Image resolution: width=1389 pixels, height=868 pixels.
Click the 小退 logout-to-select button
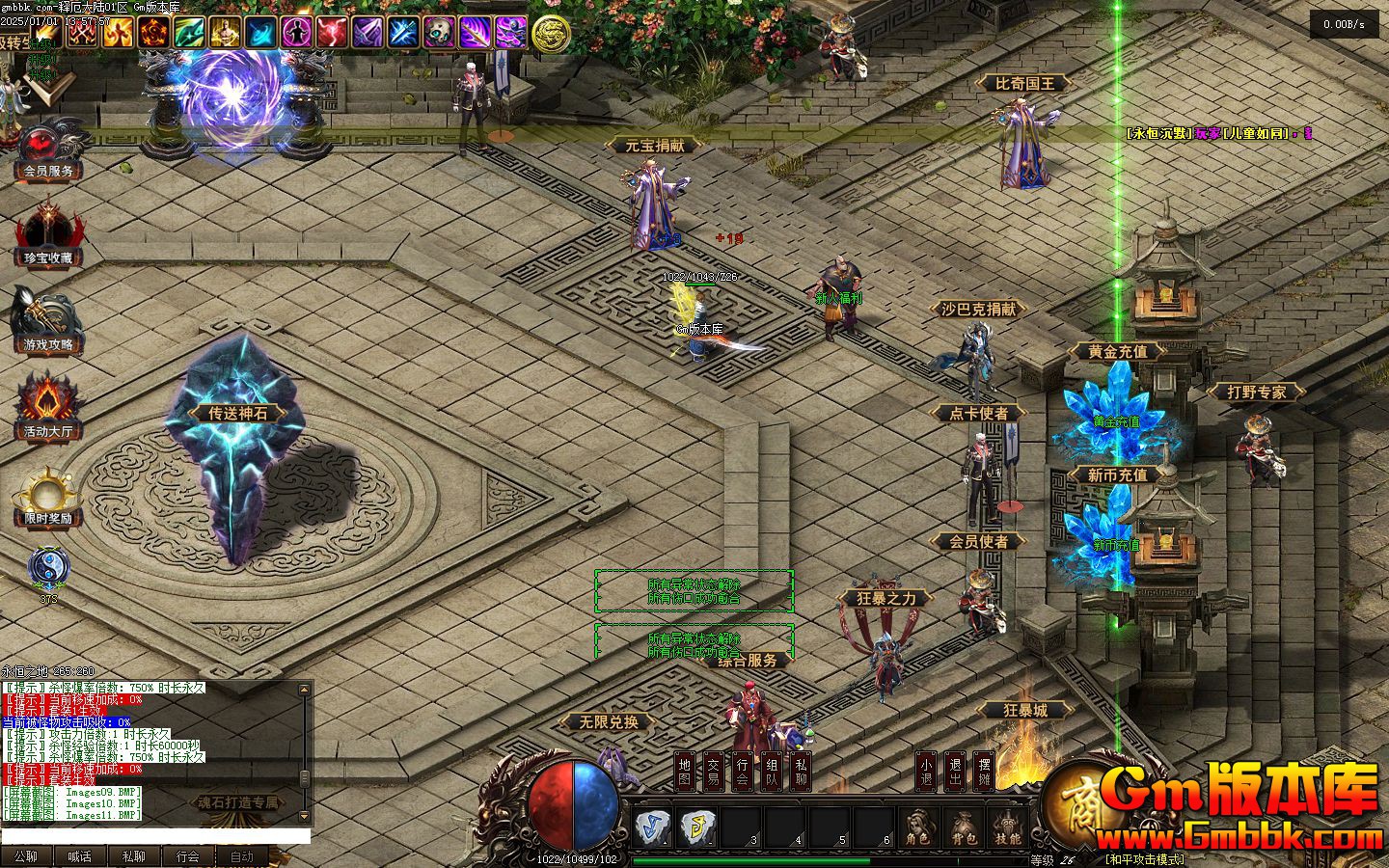tap(925, 771)
